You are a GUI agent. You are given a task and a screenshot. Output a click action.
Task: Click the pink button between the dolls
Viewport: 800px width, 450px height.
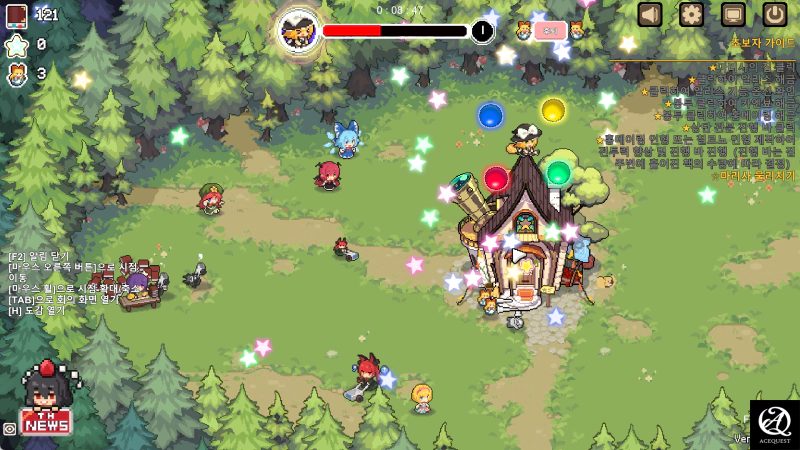[x=550, y=31]
